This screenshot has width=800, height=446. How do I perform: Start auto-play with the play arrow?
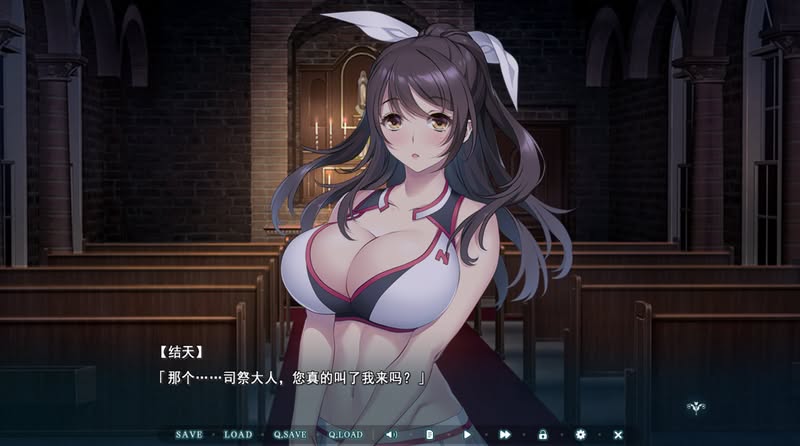(467, 435)
